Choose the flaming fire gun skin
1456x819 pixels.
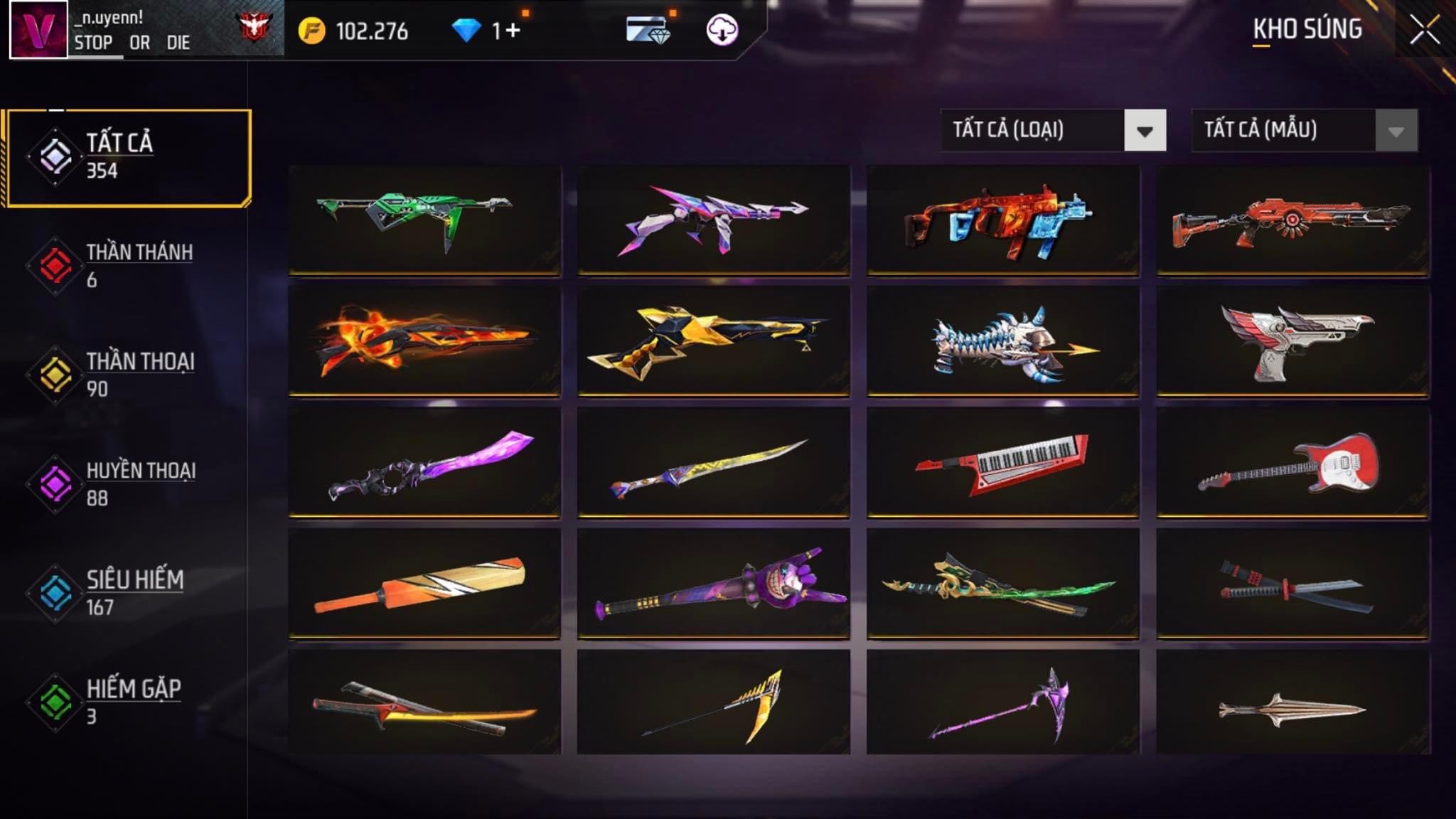pos(424,341)
